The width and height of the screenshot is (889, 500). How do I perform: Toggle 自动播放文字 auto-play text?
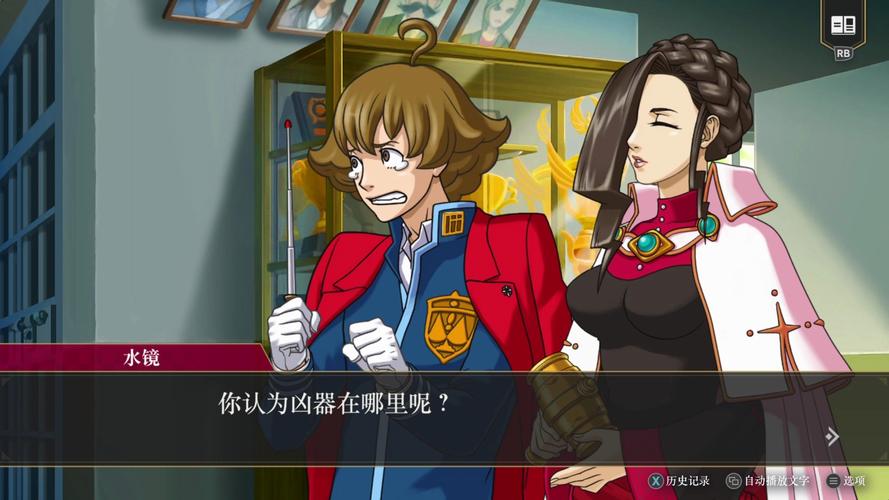click(768, 481)
